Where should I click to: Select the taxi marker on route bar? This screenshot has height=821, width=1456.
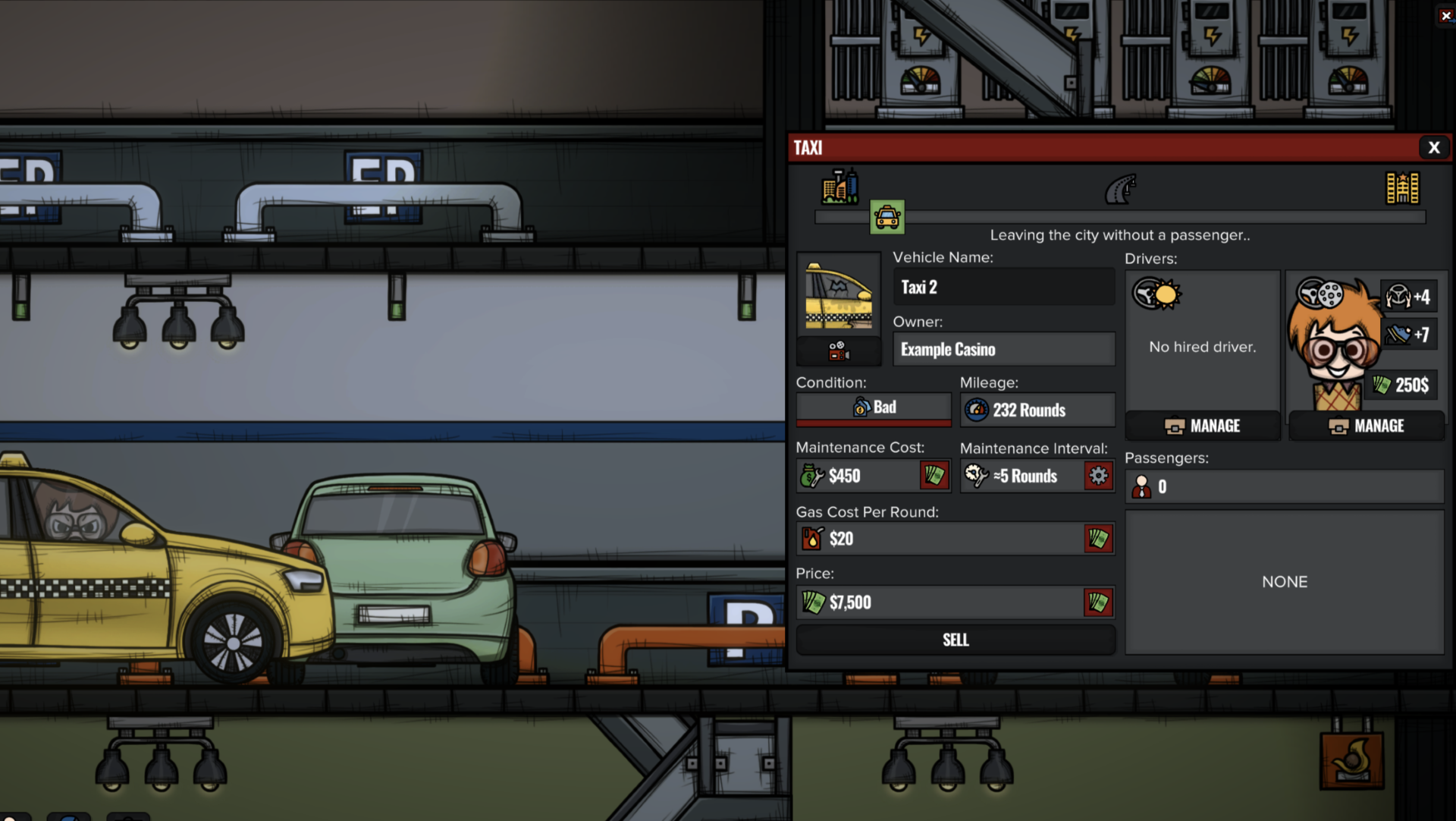887,217
